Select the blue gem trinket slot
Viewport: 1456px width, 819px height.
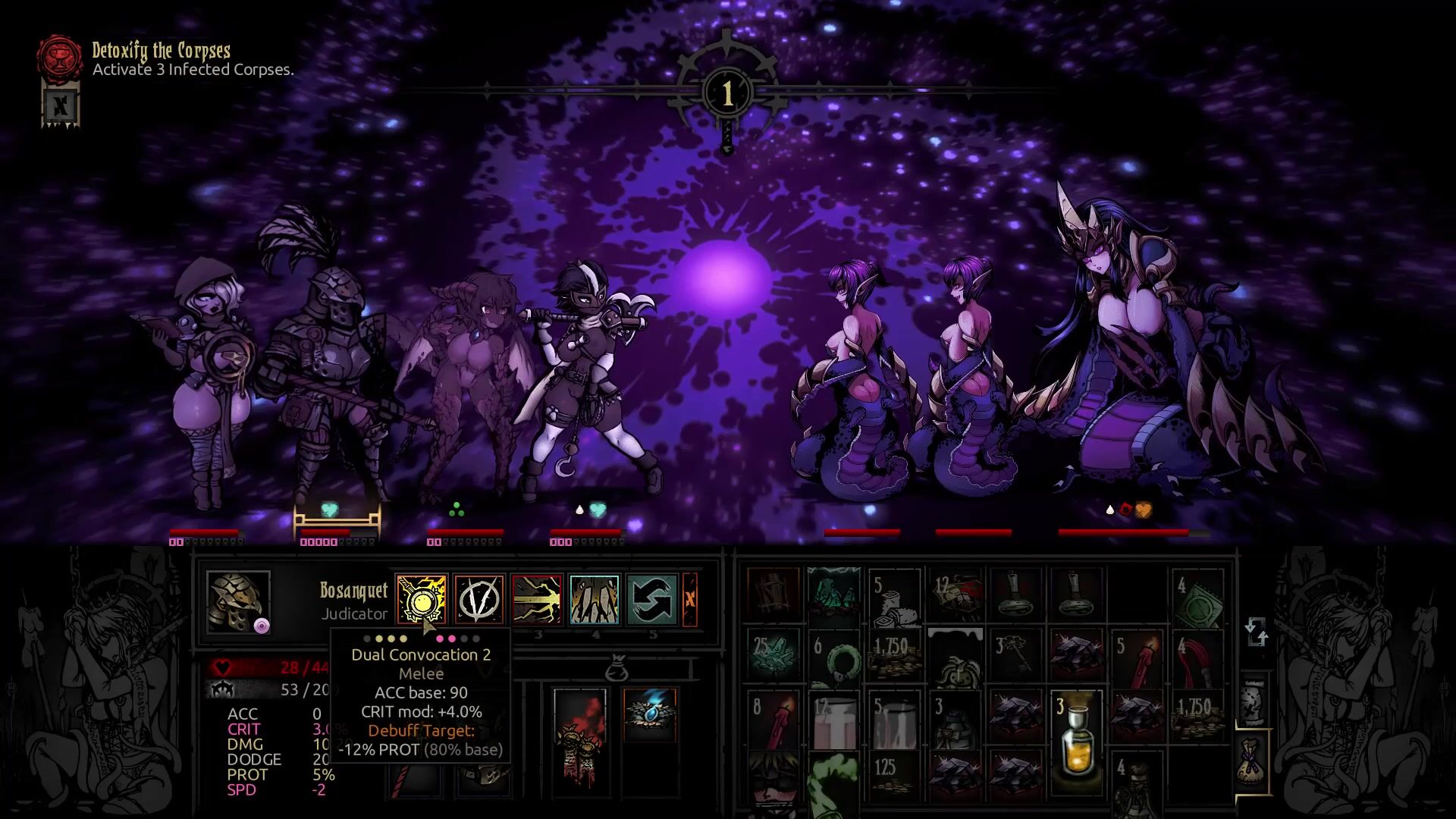pos(650,714)
